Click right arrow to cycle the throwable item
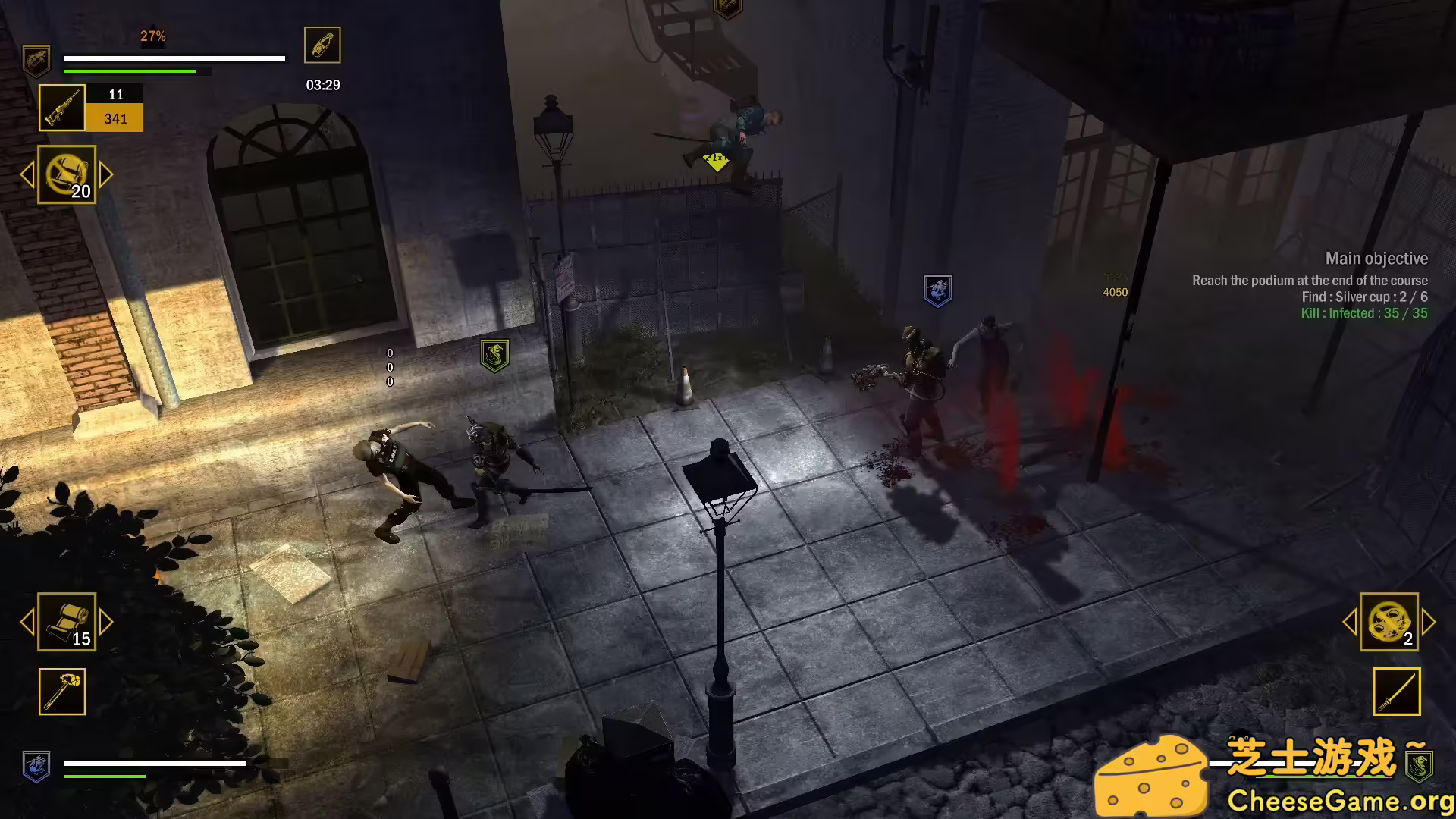This screenshot has width=1456, height=819. tap(104, 174)
